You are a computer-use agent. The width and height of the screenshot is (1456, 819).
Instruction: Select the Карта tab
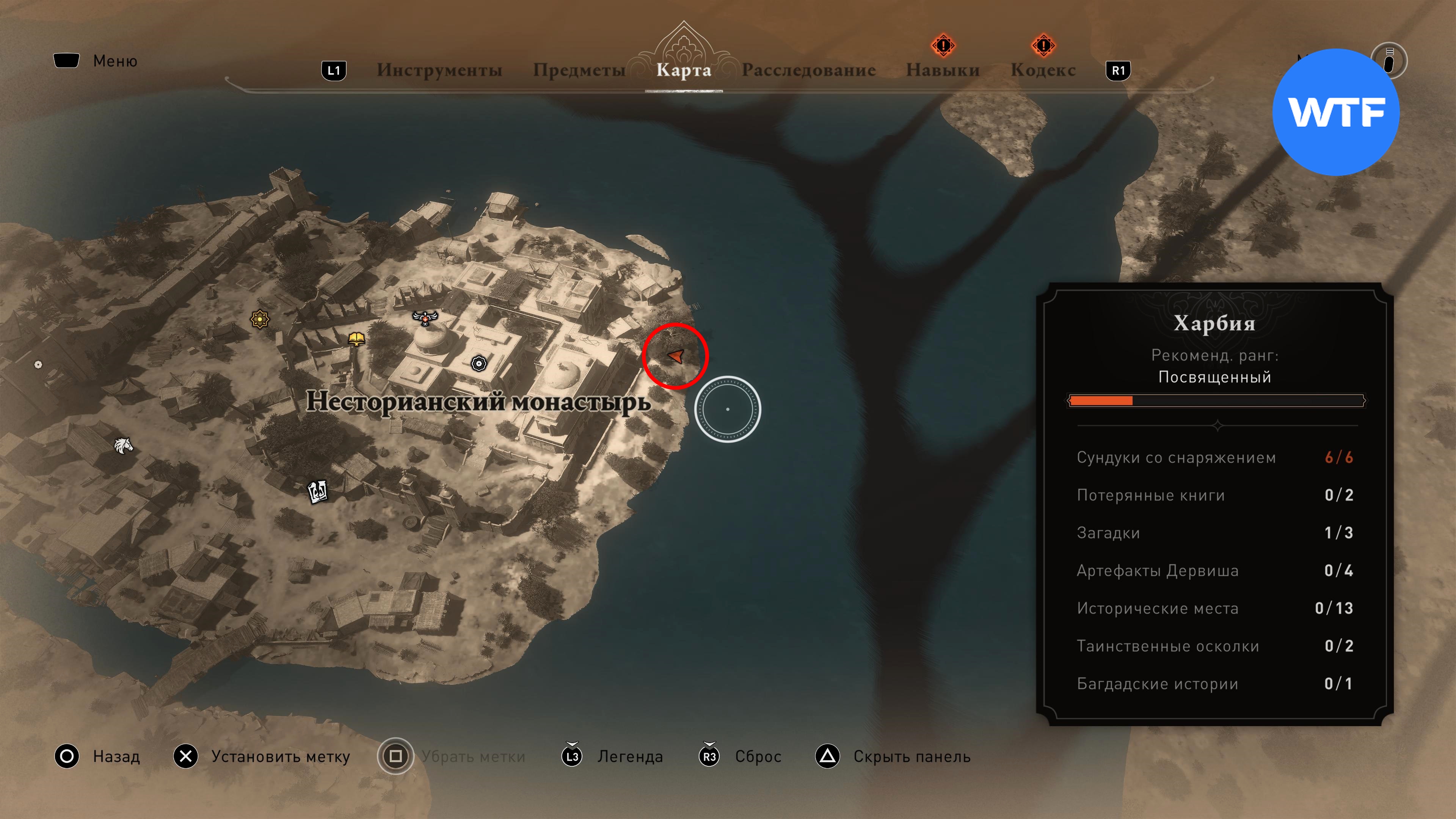[683, 70]
